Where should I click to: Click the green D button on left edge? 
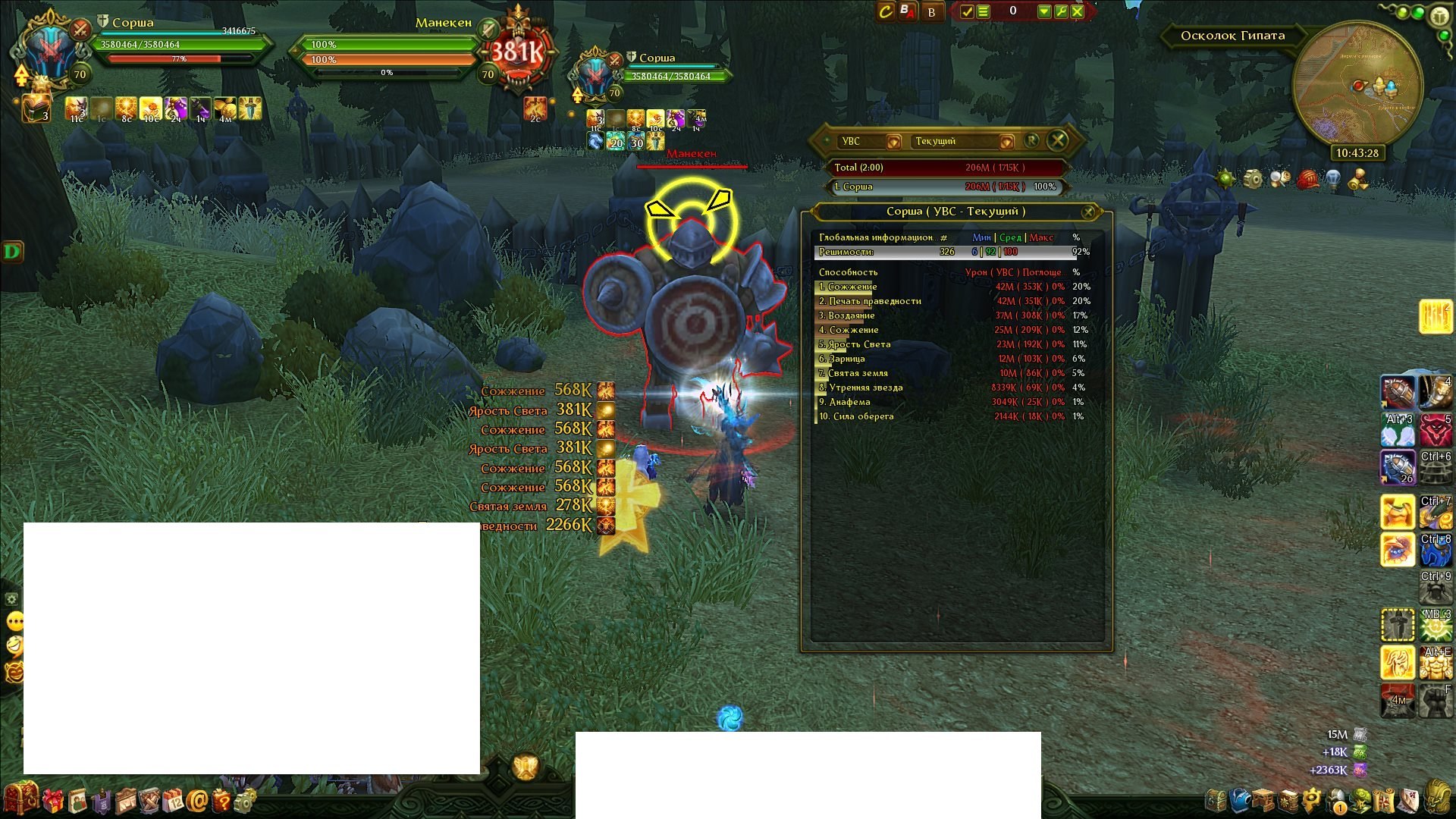point(13,252)
